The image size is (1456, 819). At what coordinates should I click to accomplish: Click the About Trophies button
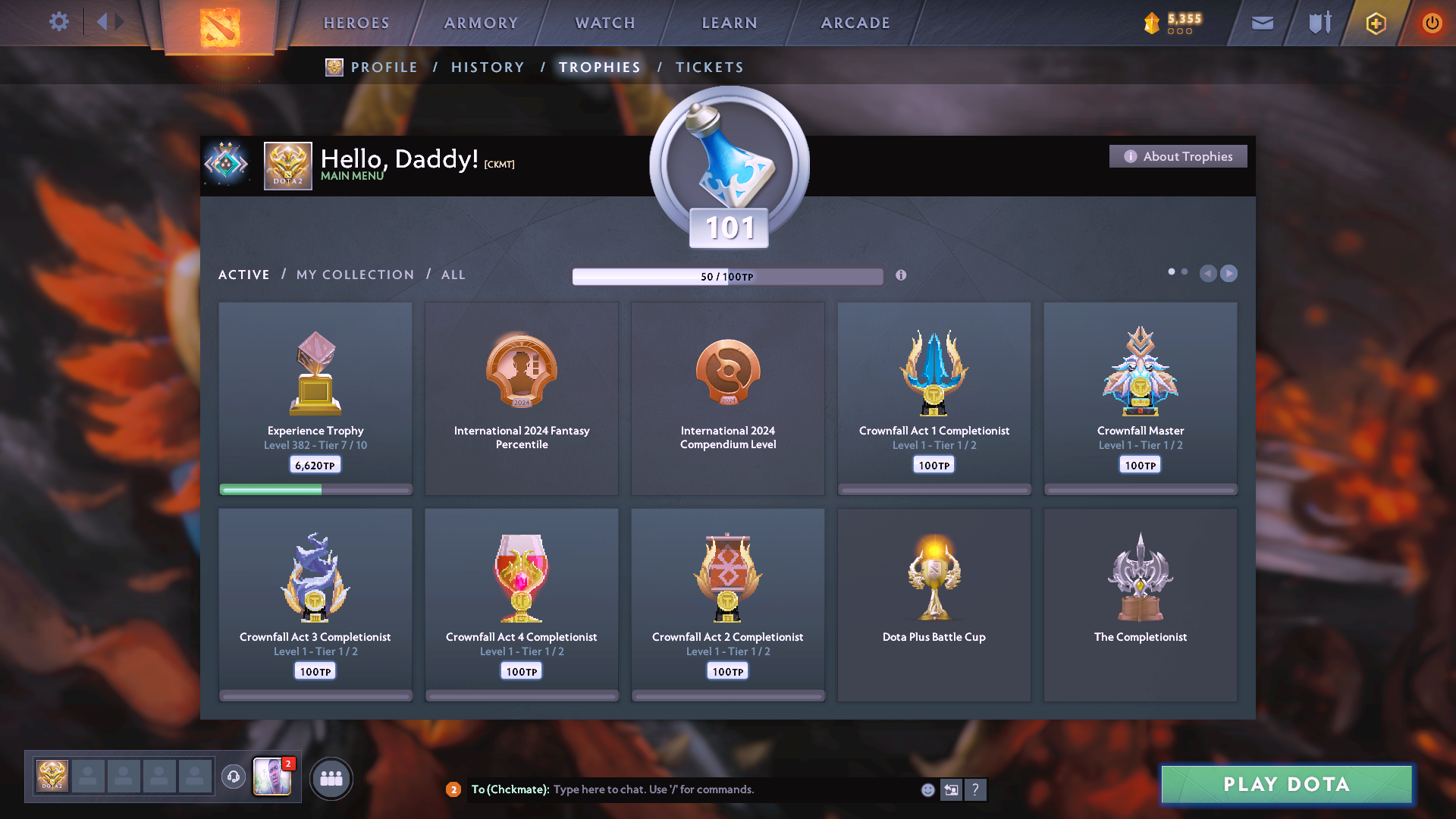click(1177, 156)
